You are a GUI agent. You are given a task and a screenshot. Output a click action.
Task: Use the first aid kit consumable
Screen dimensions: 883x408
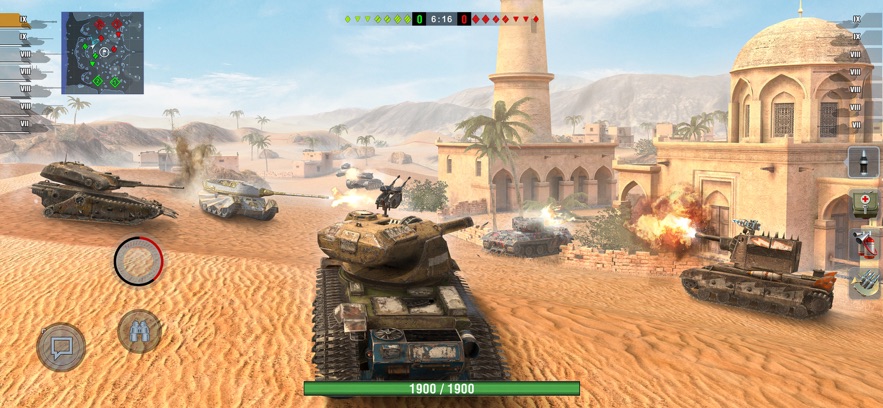pos(863,203)
